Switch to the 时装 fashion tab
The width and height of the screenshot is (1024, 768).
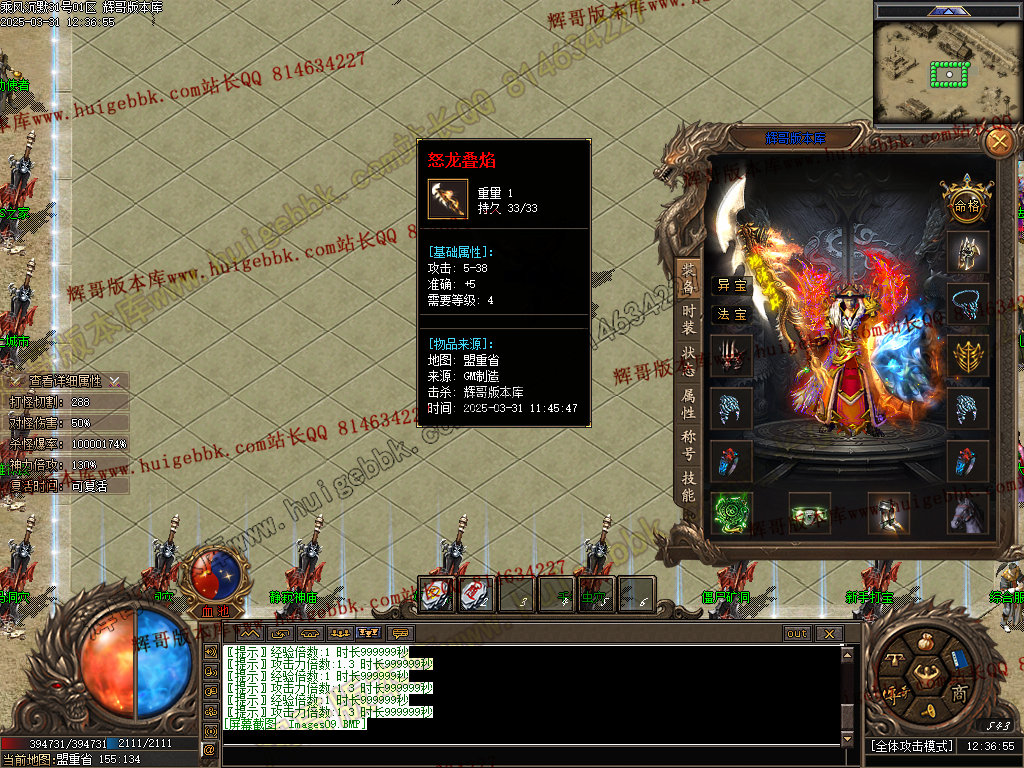689,318
